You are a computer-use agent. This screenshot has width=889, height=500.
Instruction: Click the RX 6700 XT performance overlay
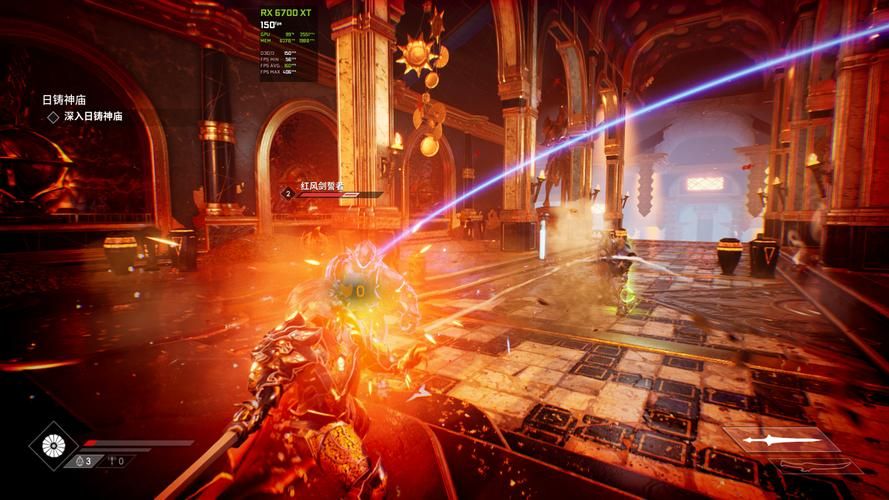[288, 42]
